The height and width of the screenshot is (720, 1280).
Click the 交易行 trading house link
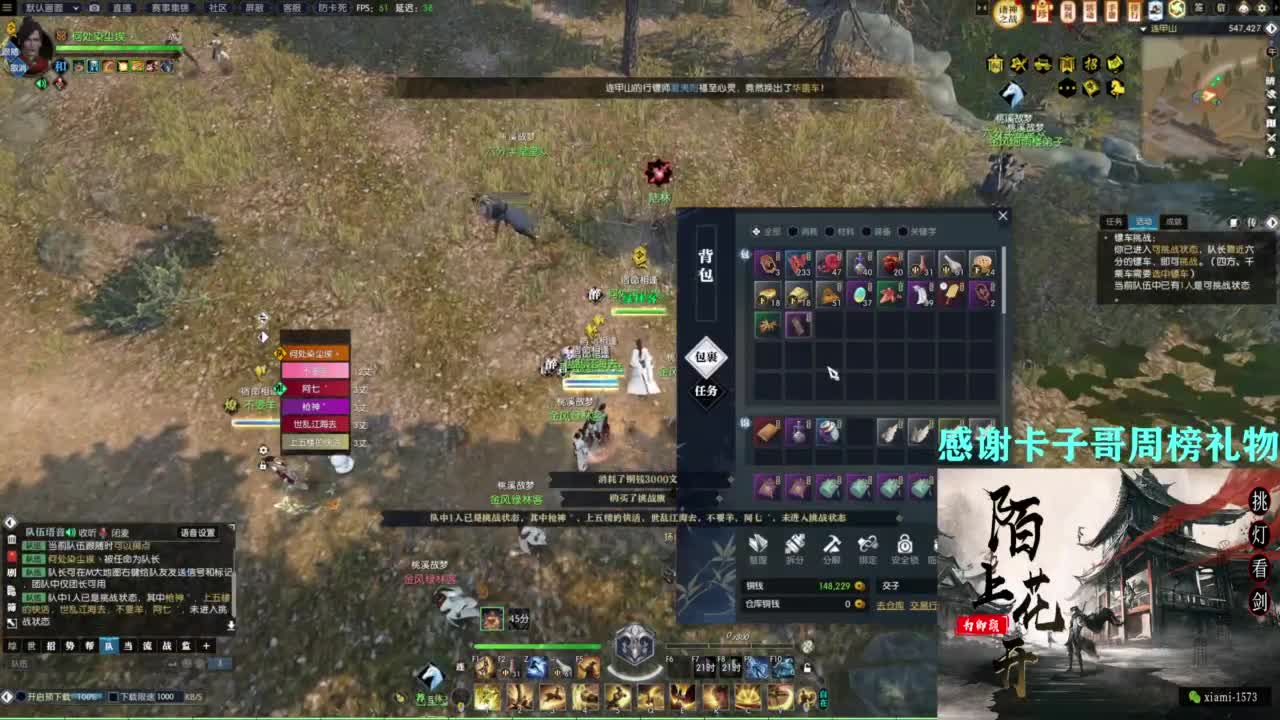(x=924, y=605)
